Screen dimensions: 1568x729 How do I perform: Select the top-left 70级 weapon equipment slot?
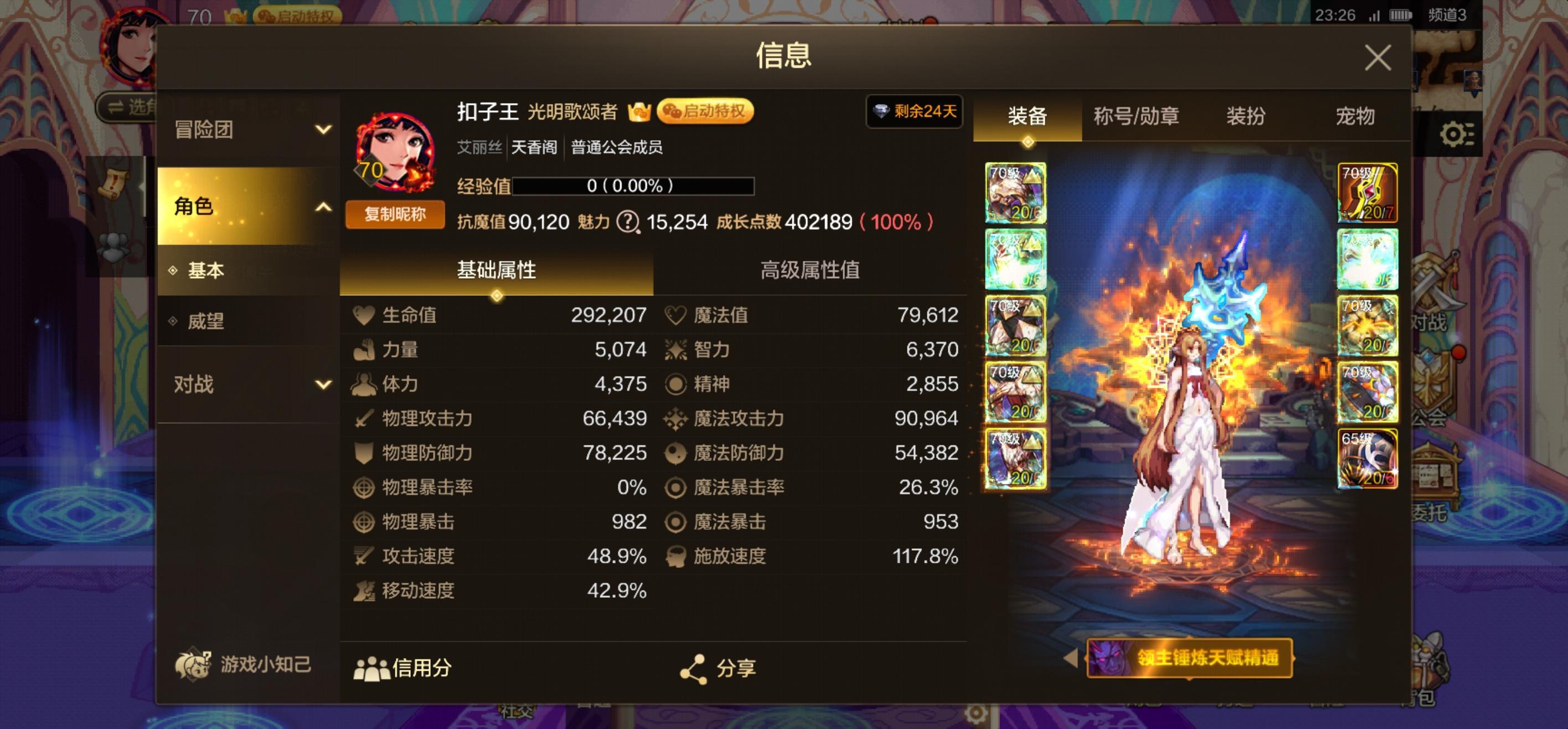[x=1015, y=194]
